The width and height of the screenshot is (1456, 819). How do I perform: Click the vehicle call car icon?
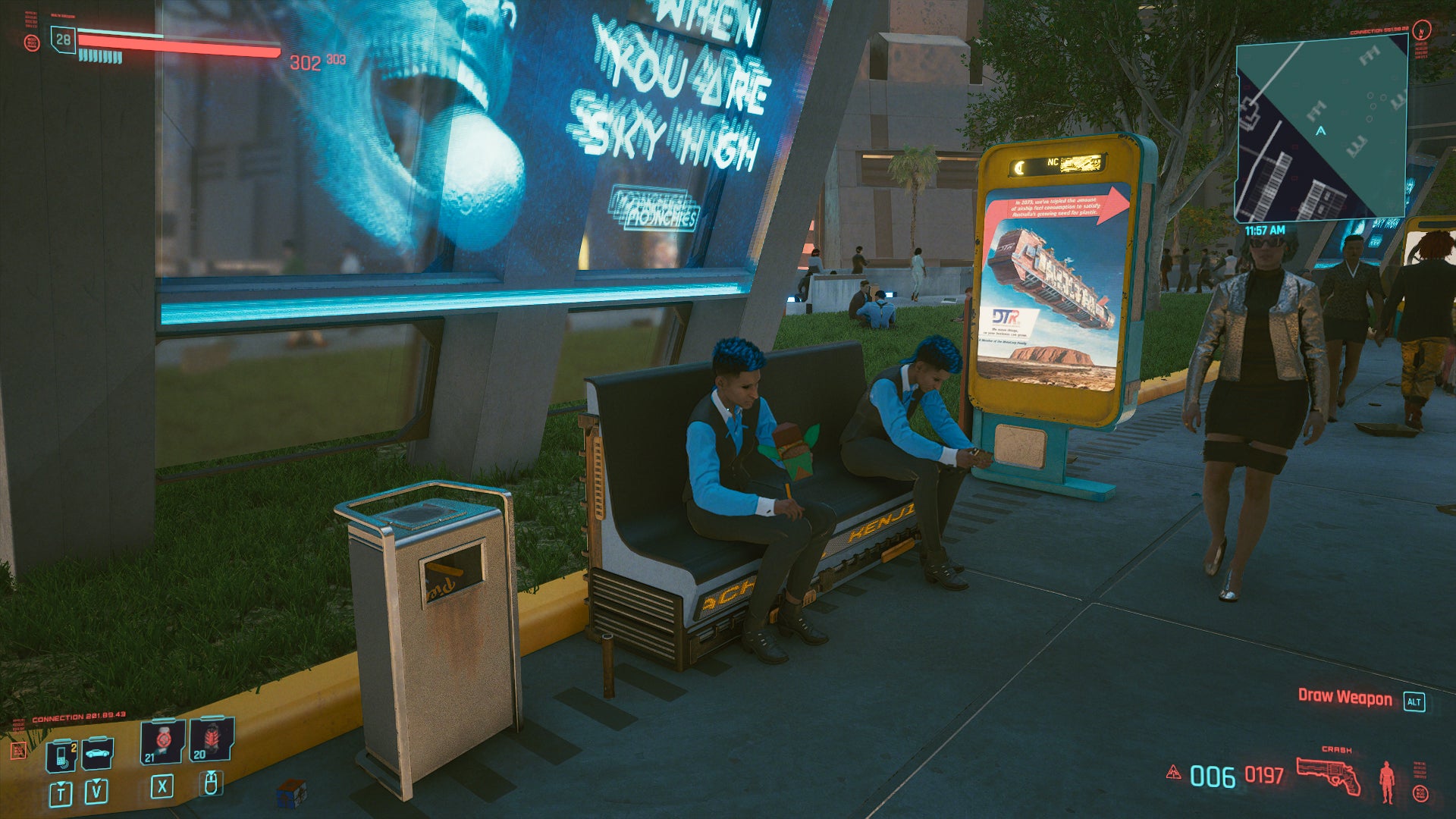[96, 754]
